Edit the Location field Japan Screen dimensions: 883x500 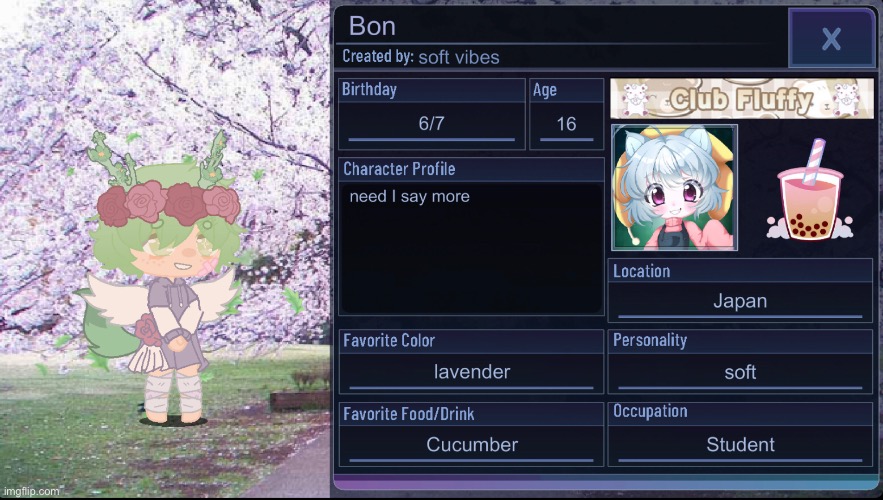point(740,301)
